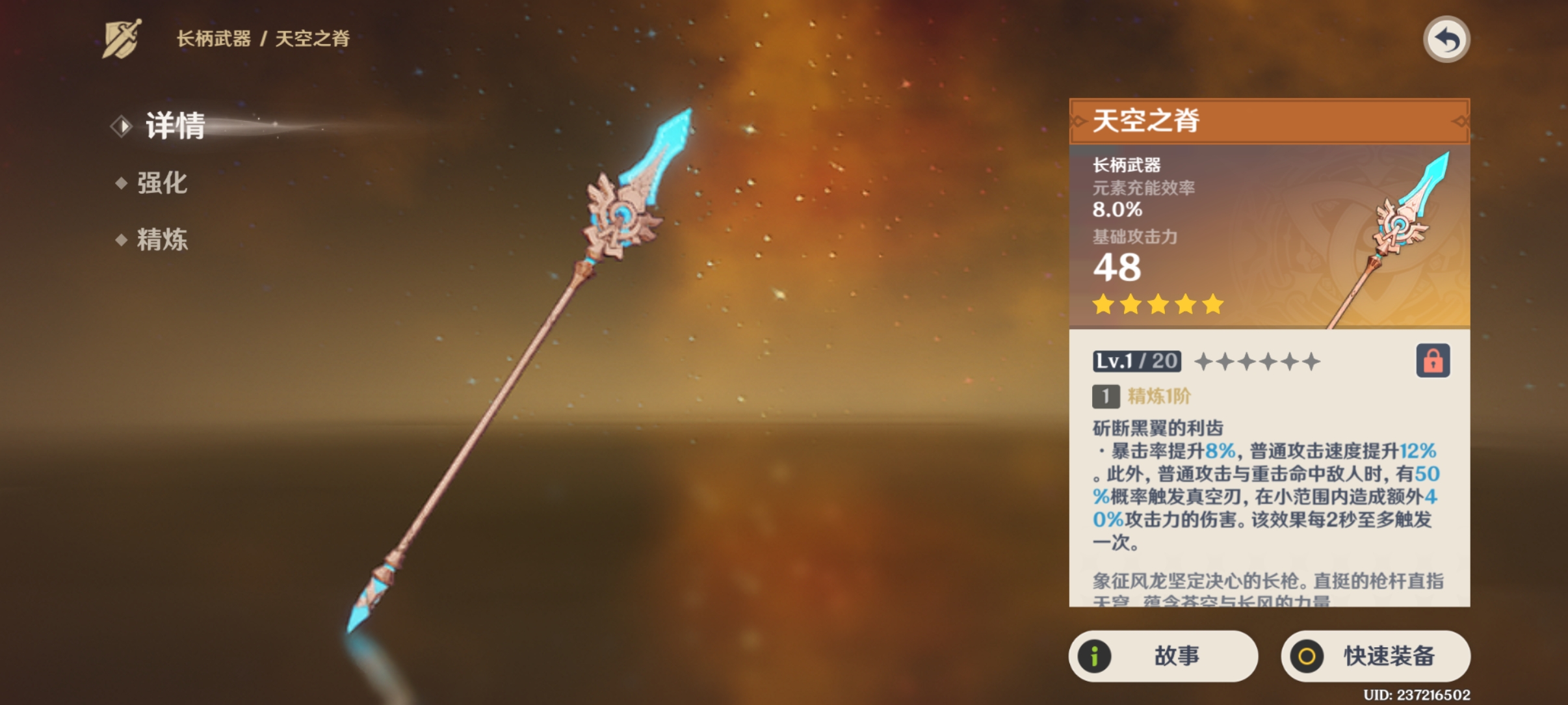The width and height of the screenshot is (1568, 705).
Task: Choose 快速装备 quick equip
Action: (1375, 656)
